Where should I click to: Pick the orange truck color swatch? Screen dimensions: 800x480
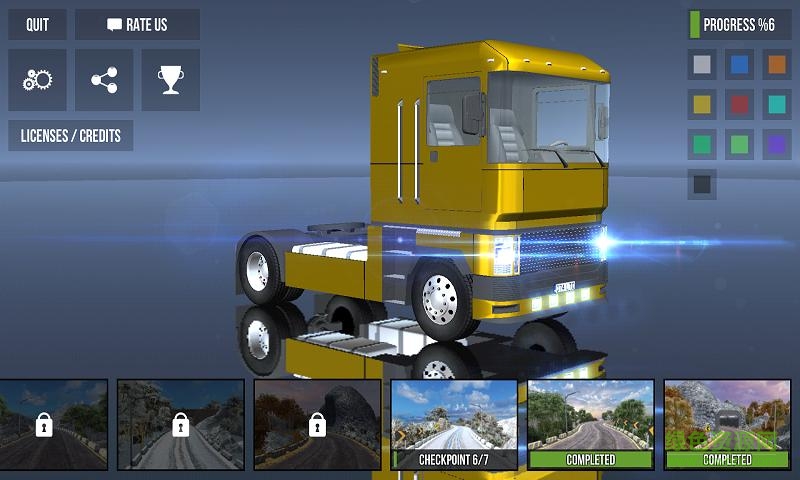[777, 65]
